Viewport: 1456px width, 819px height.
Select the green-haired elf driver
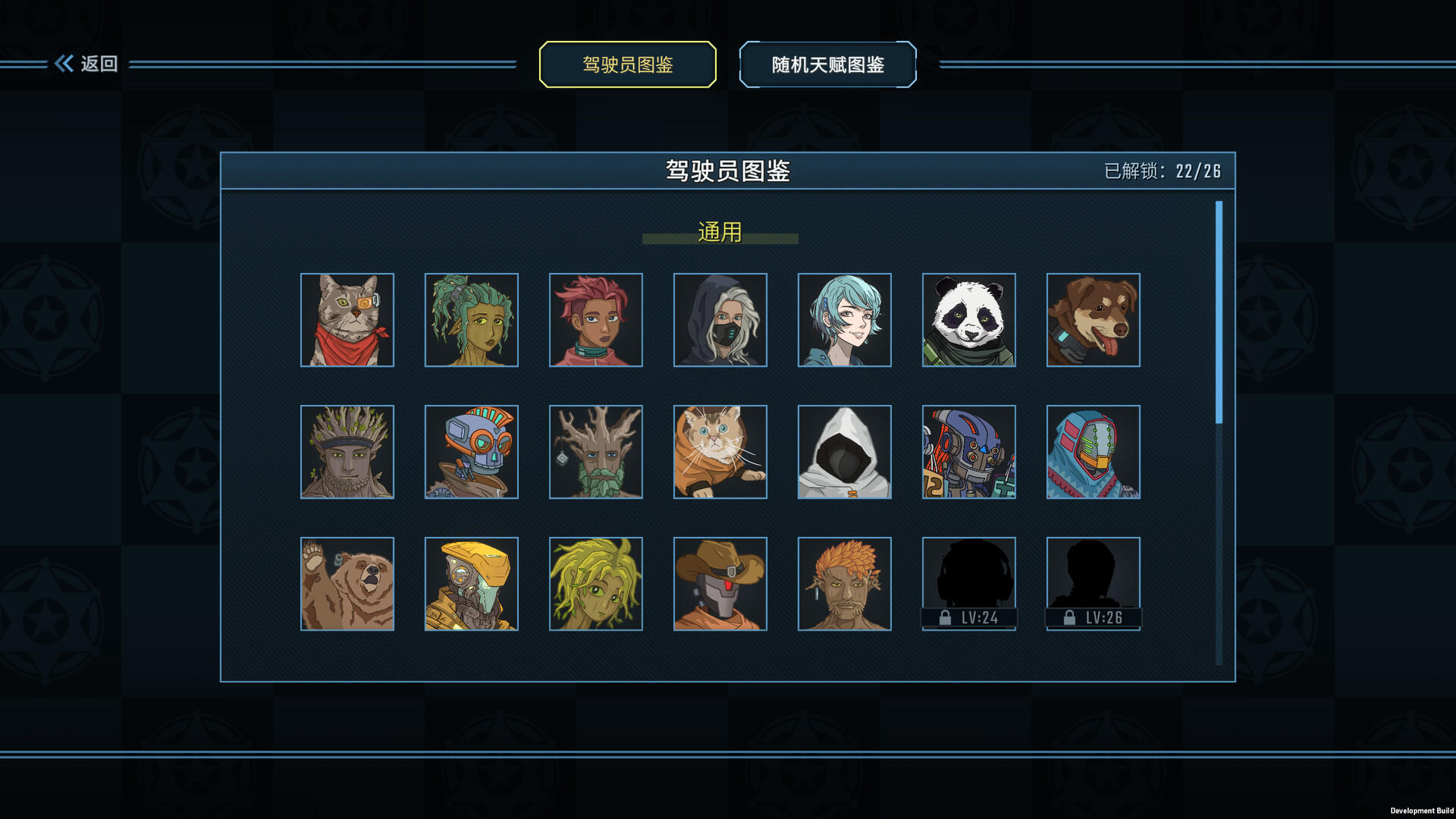pyautogui.click(x=471, y=319)
